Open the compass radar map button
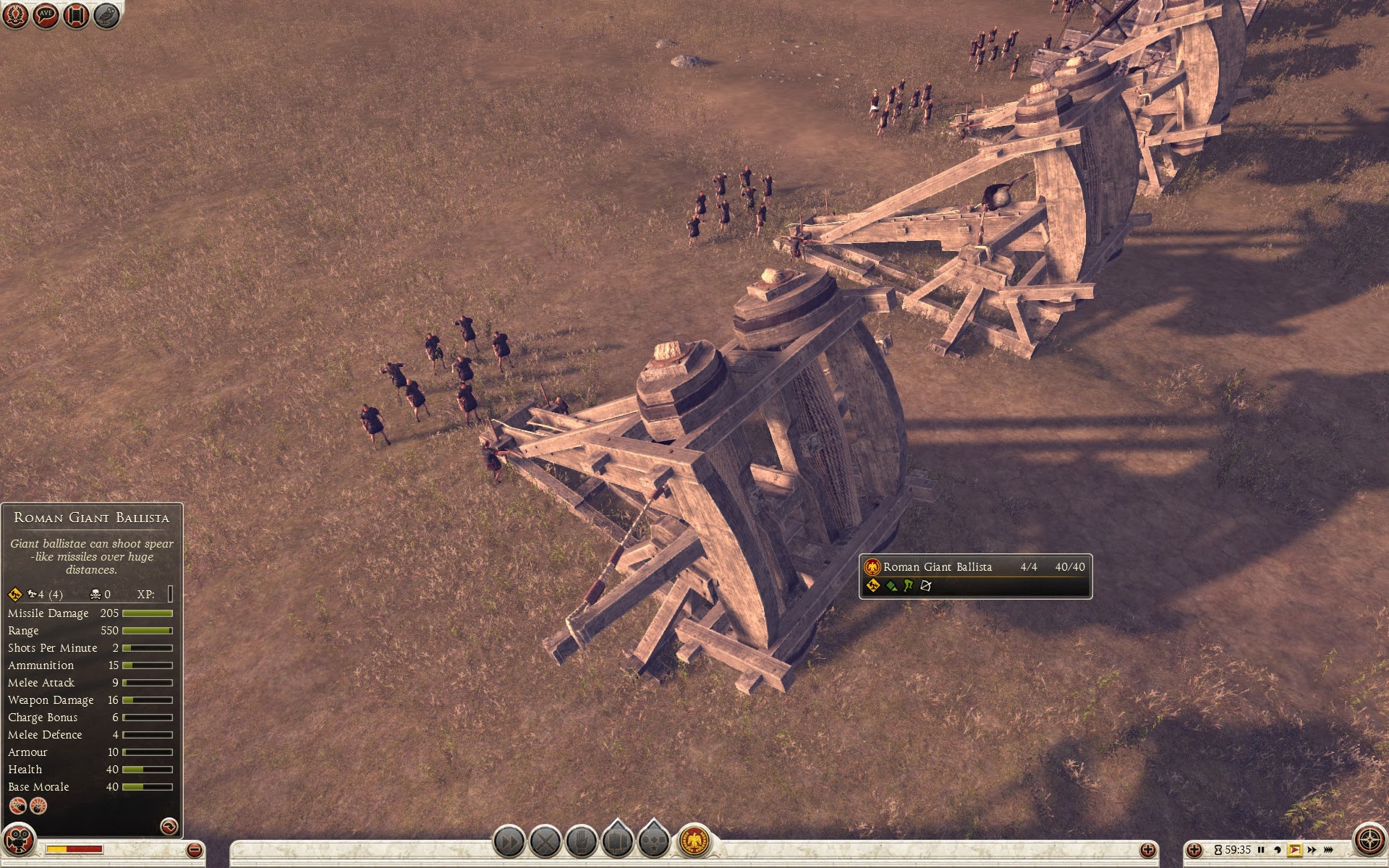 point(1369,841)
